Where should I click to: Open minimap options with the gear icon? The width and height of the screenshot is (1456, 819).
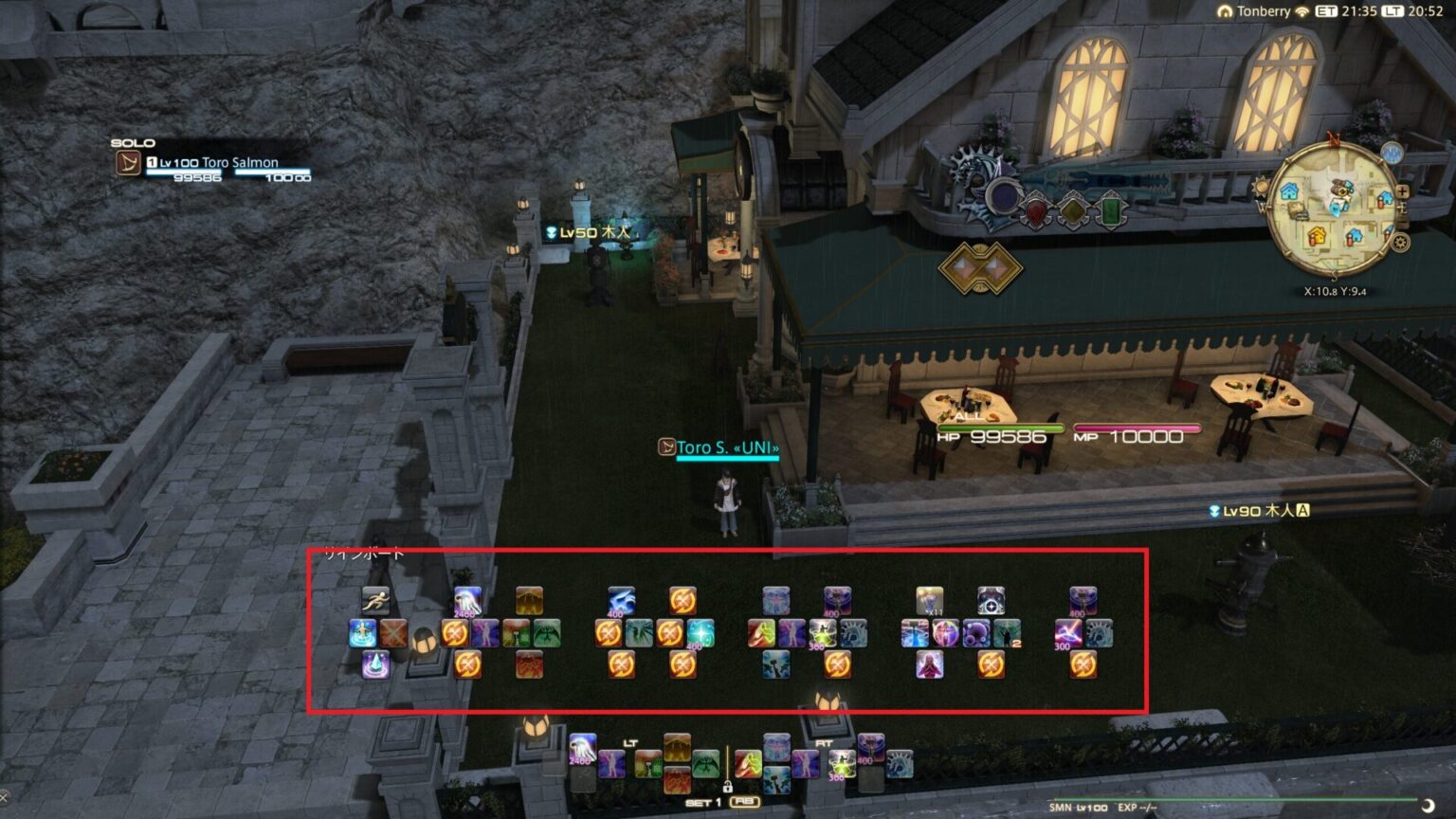click(1400, 240)
